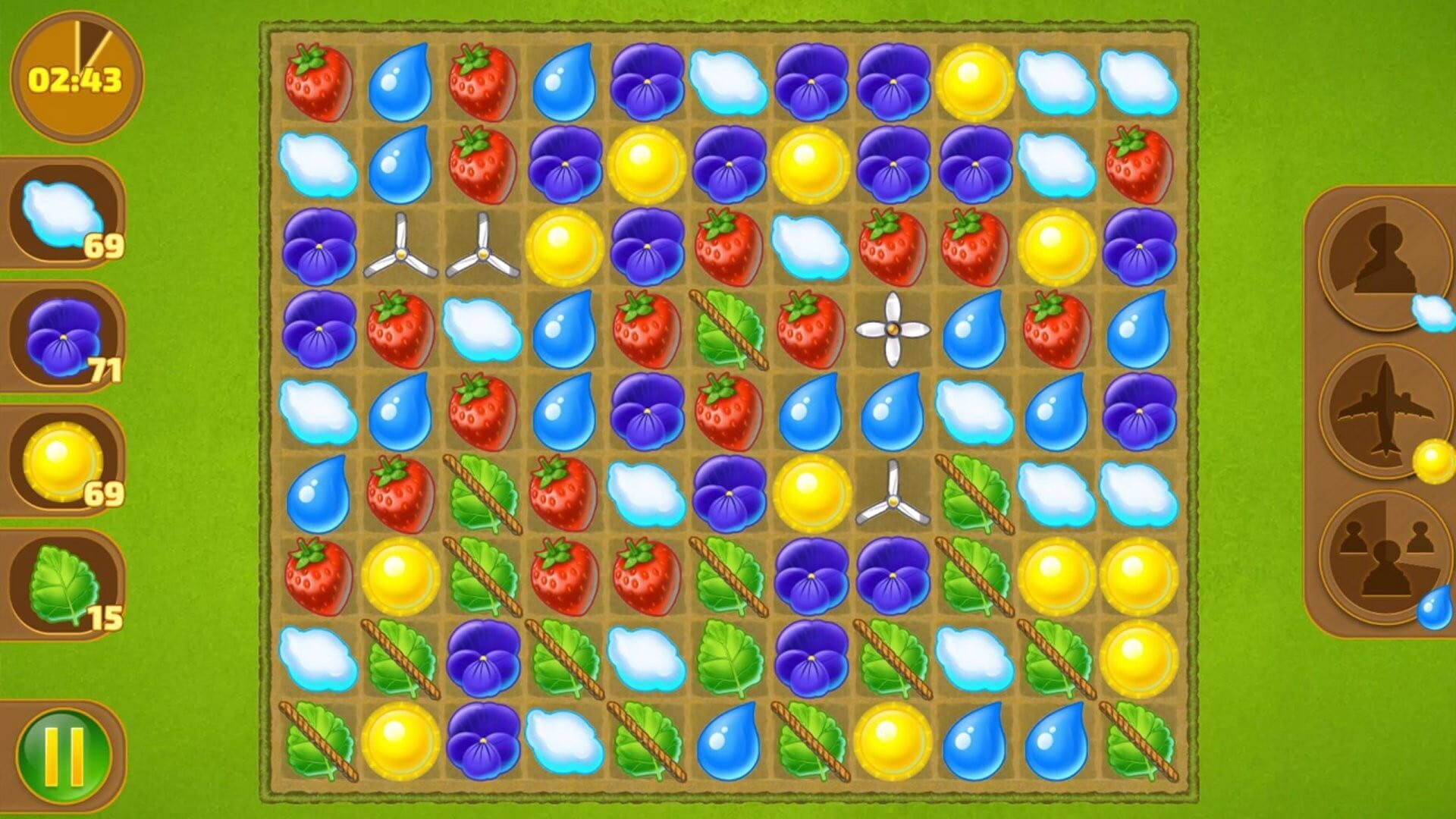Select the blue pansy tile in top-left corner
This screenshot has width=1456, height=819.
319,246
